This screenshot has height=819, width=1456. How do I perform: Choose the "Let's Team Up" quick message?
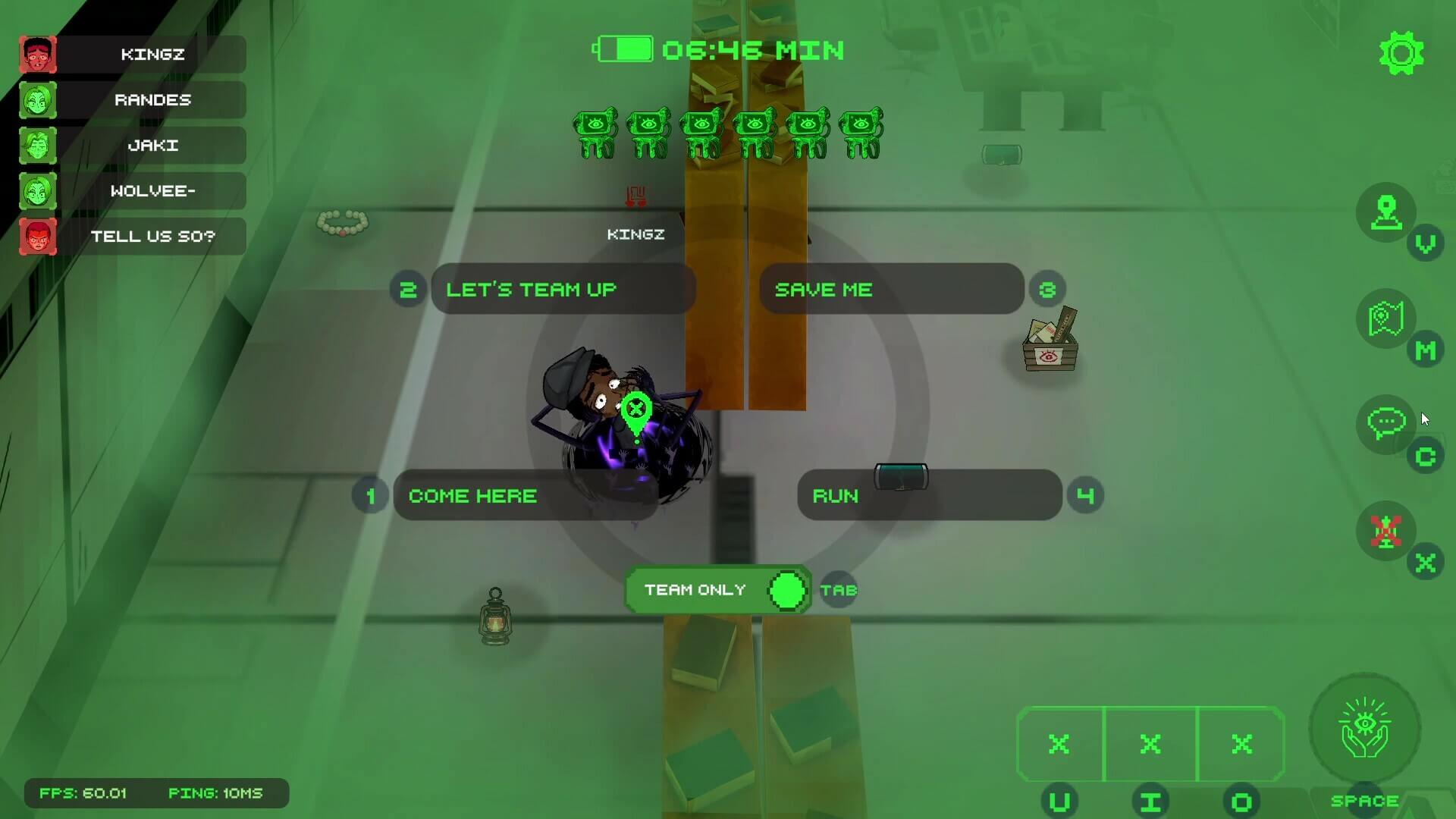(562, 289)
